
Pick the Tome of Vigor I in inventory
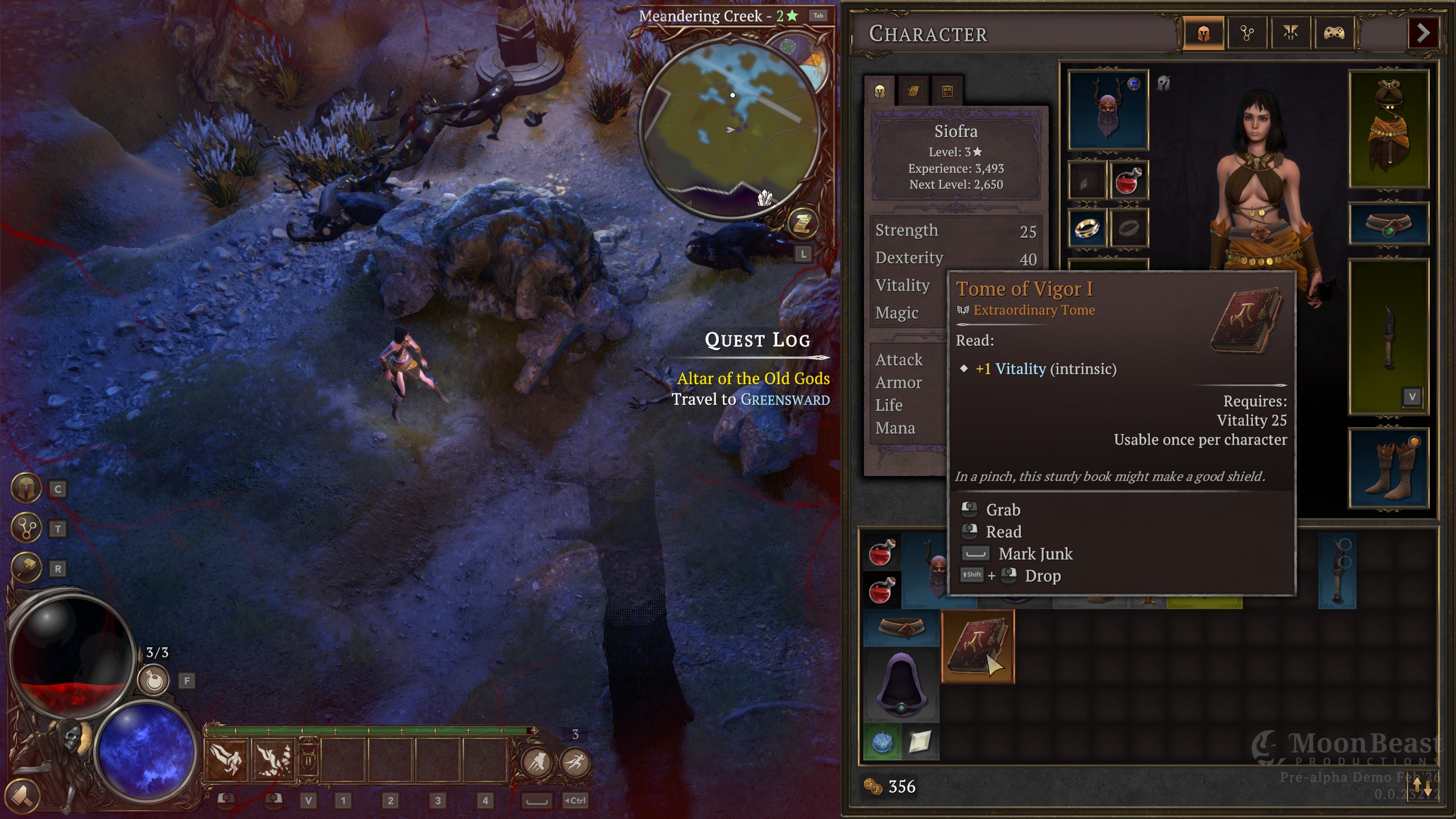(977, 647)
